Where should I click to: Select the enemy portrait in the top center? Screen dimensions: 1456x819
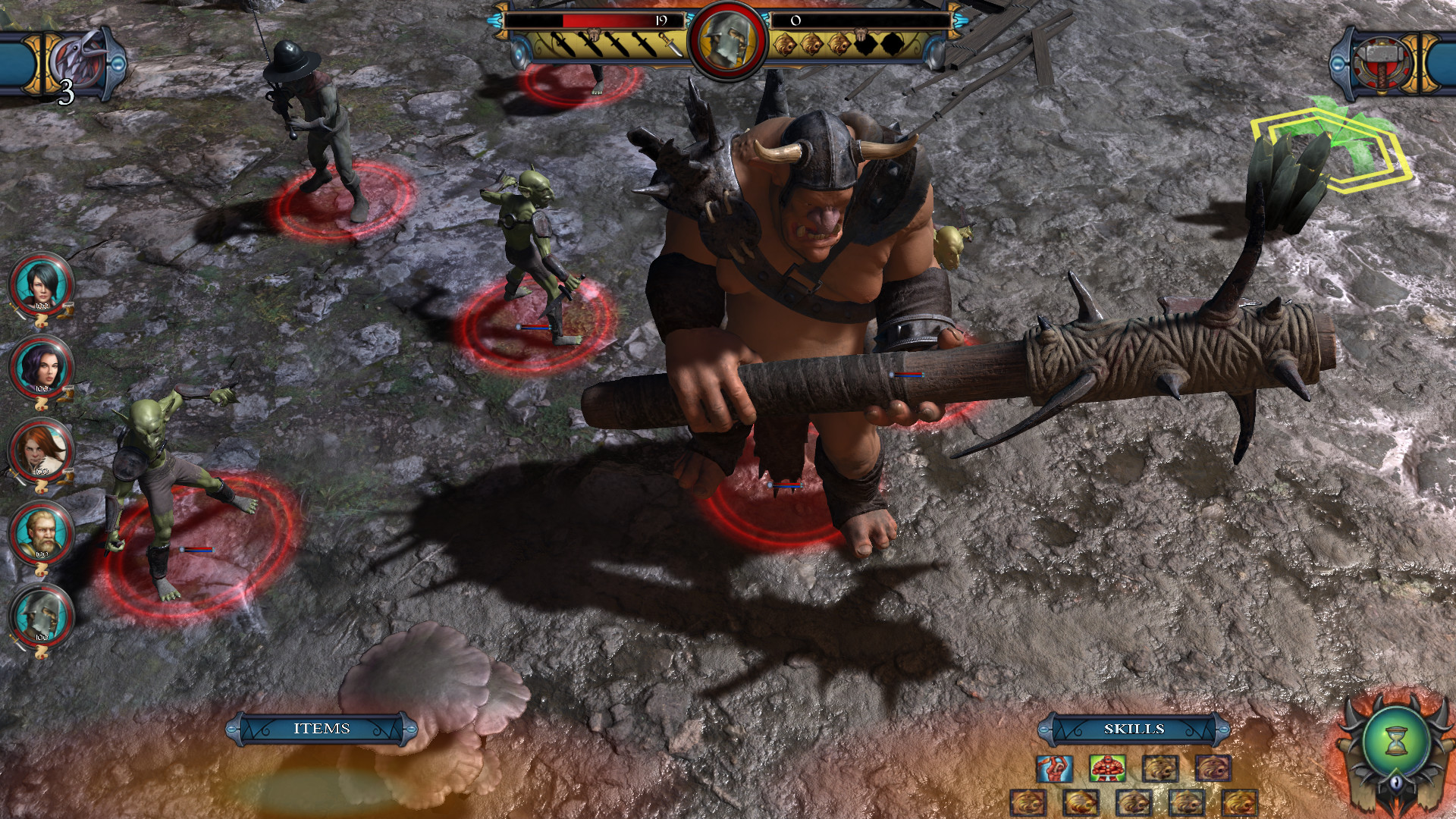(x=728, y=36)
